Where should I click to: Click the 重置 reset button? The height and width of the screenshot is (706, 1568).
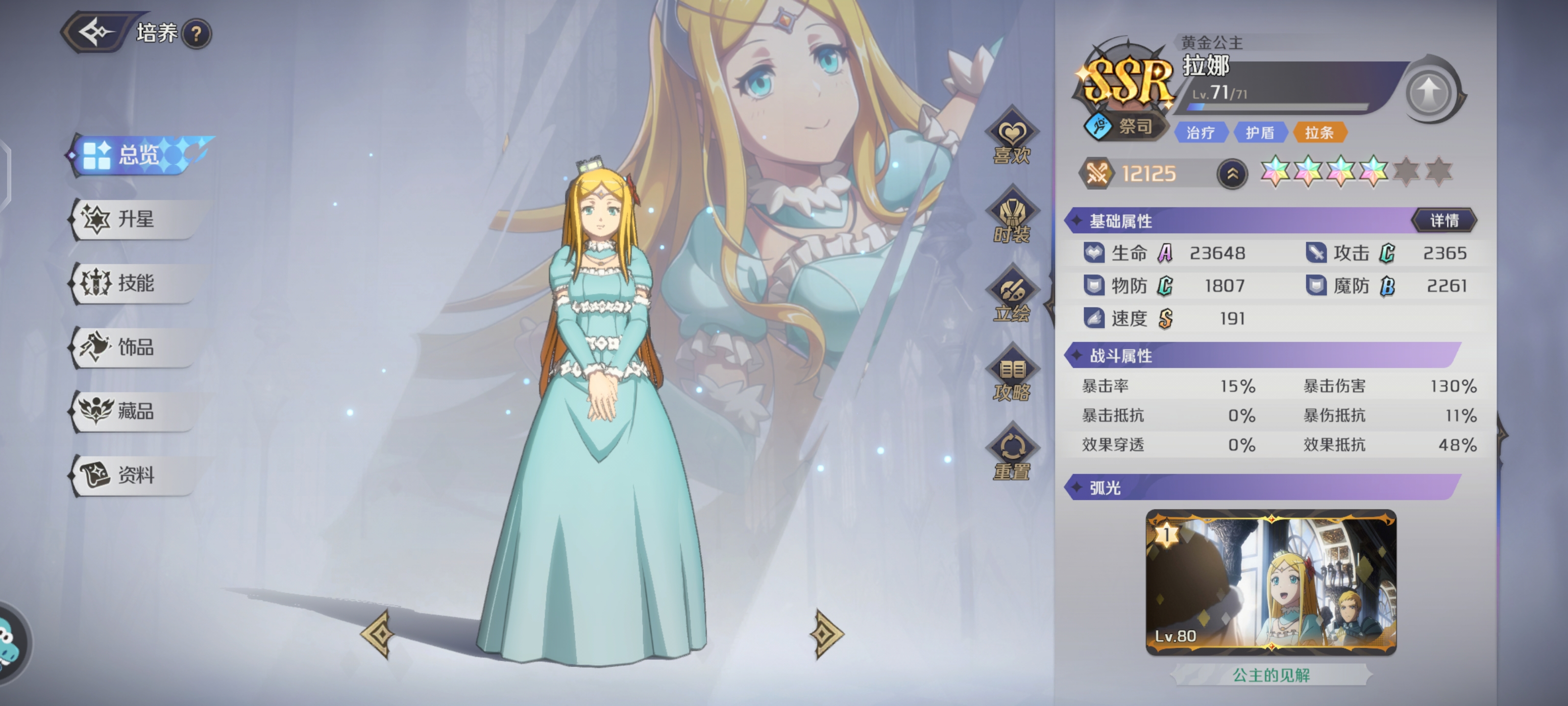pos(1012,454)
